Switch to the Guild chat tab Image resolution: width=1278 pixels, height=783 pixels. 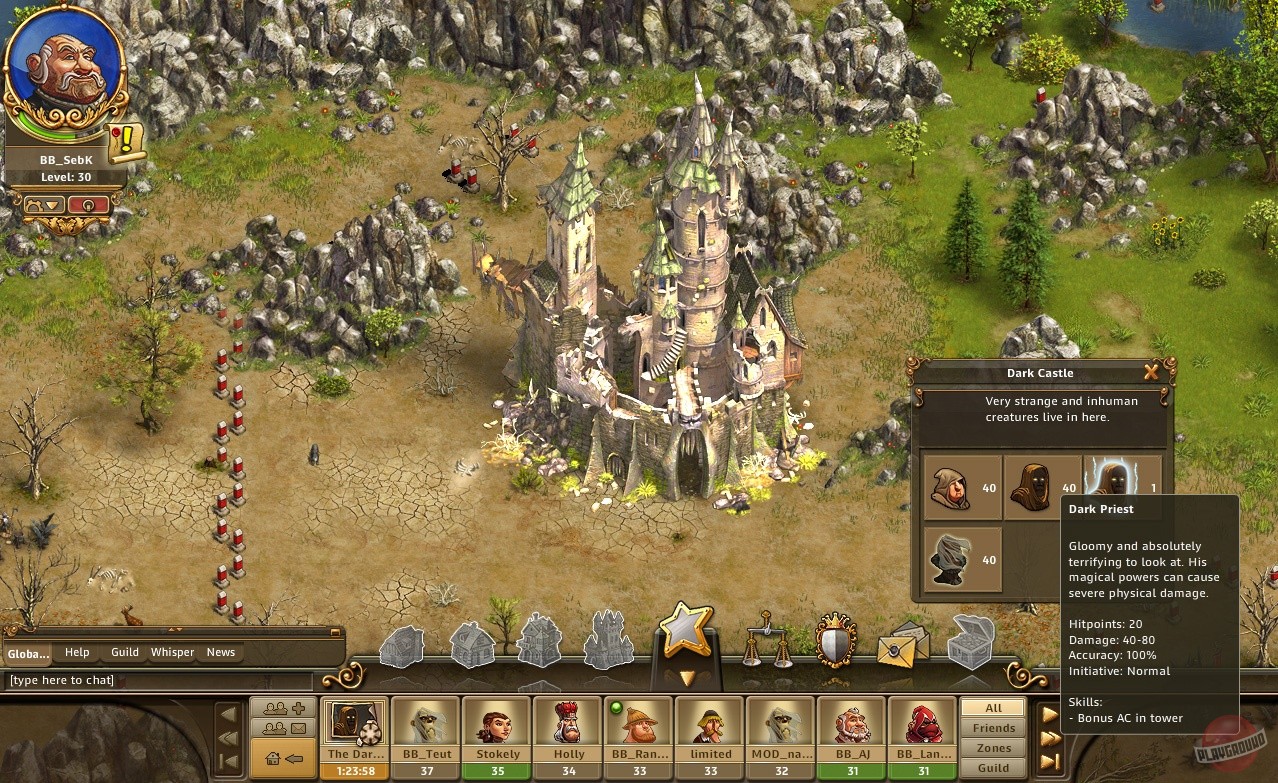click(125, 652)
